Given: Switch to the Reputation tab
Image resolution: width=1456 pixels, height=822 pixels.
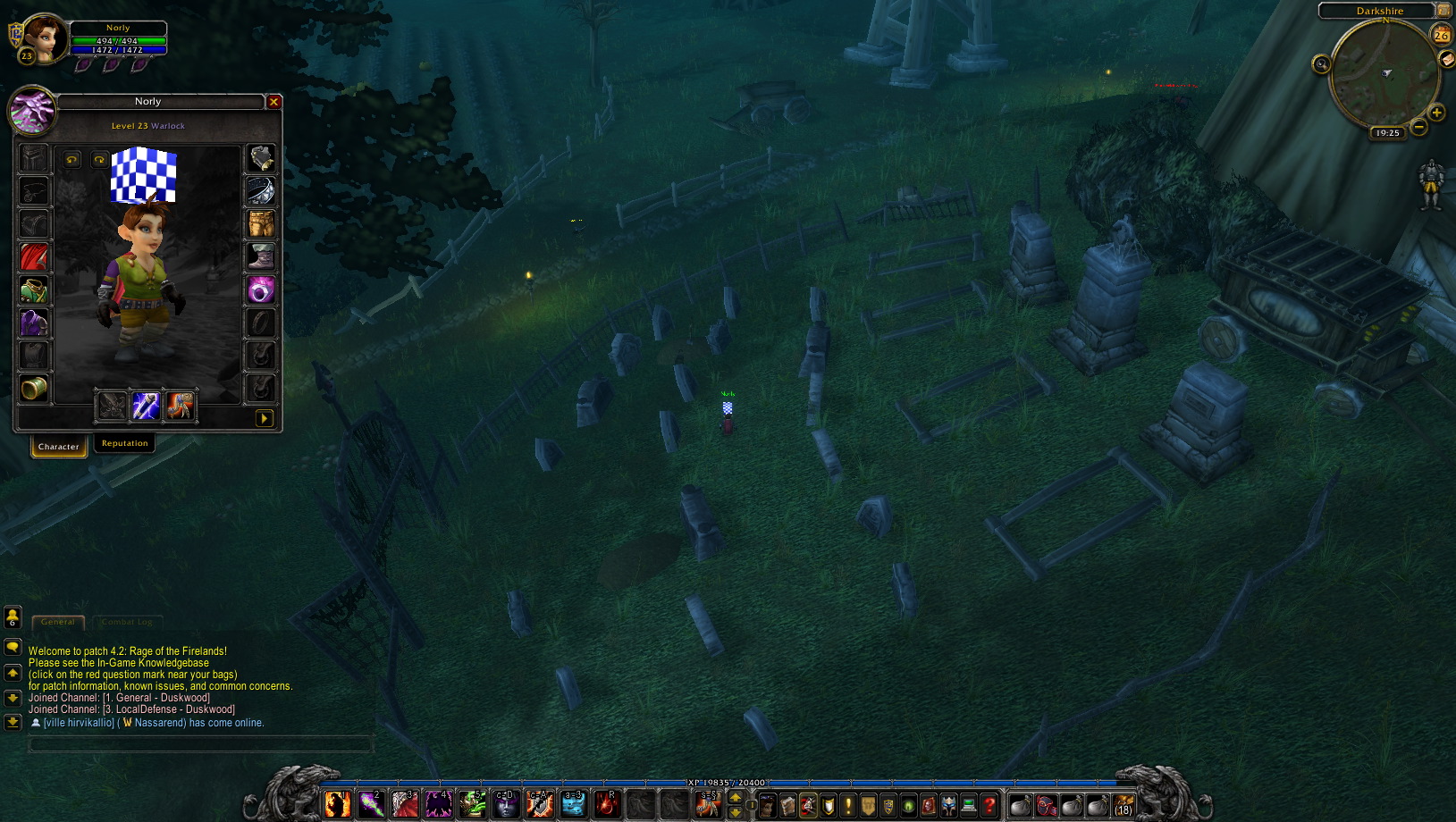Looking at the screenshot, I should point(124,443).
